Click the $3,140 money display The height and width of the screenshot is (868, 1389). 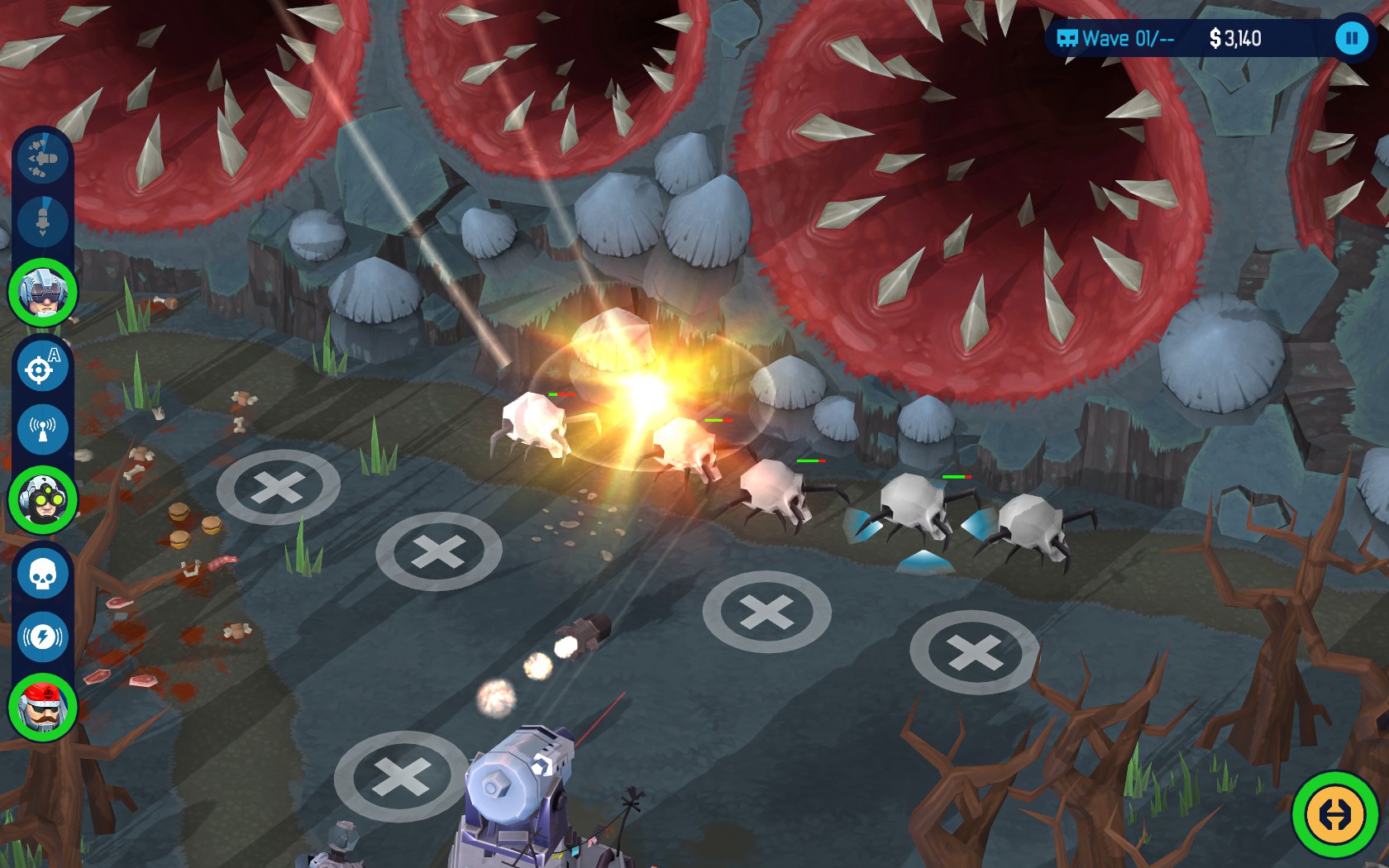1235,37
